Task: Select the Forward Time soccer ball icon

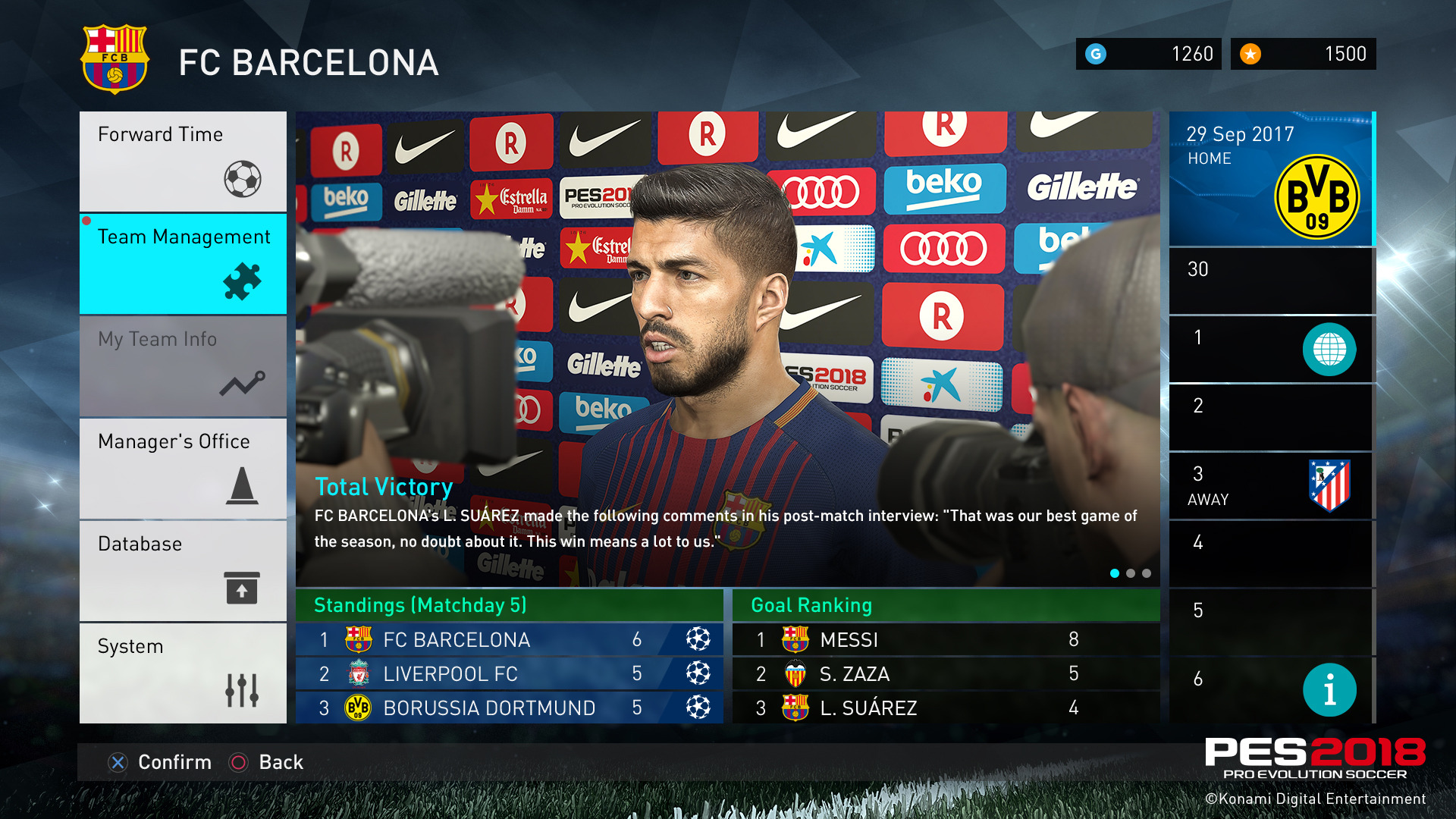Action: point(243,180)
